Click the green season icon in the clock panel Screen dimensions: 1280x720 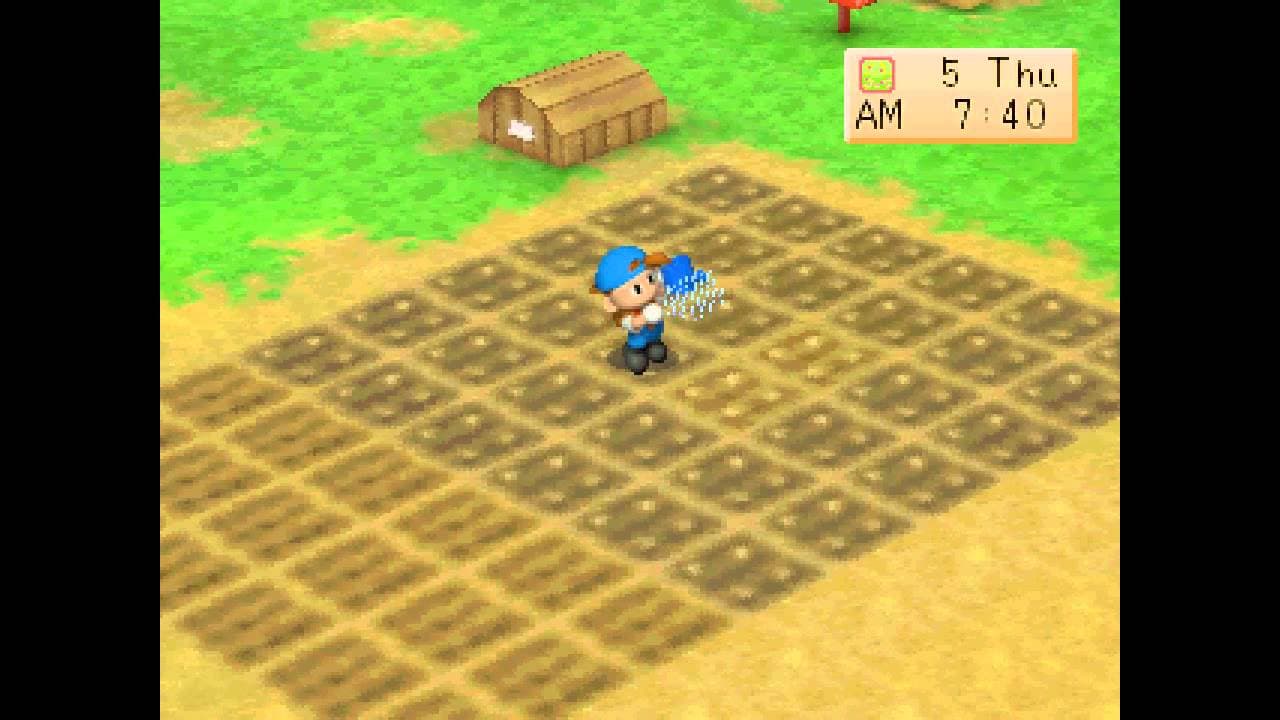(x=876, y=73)
